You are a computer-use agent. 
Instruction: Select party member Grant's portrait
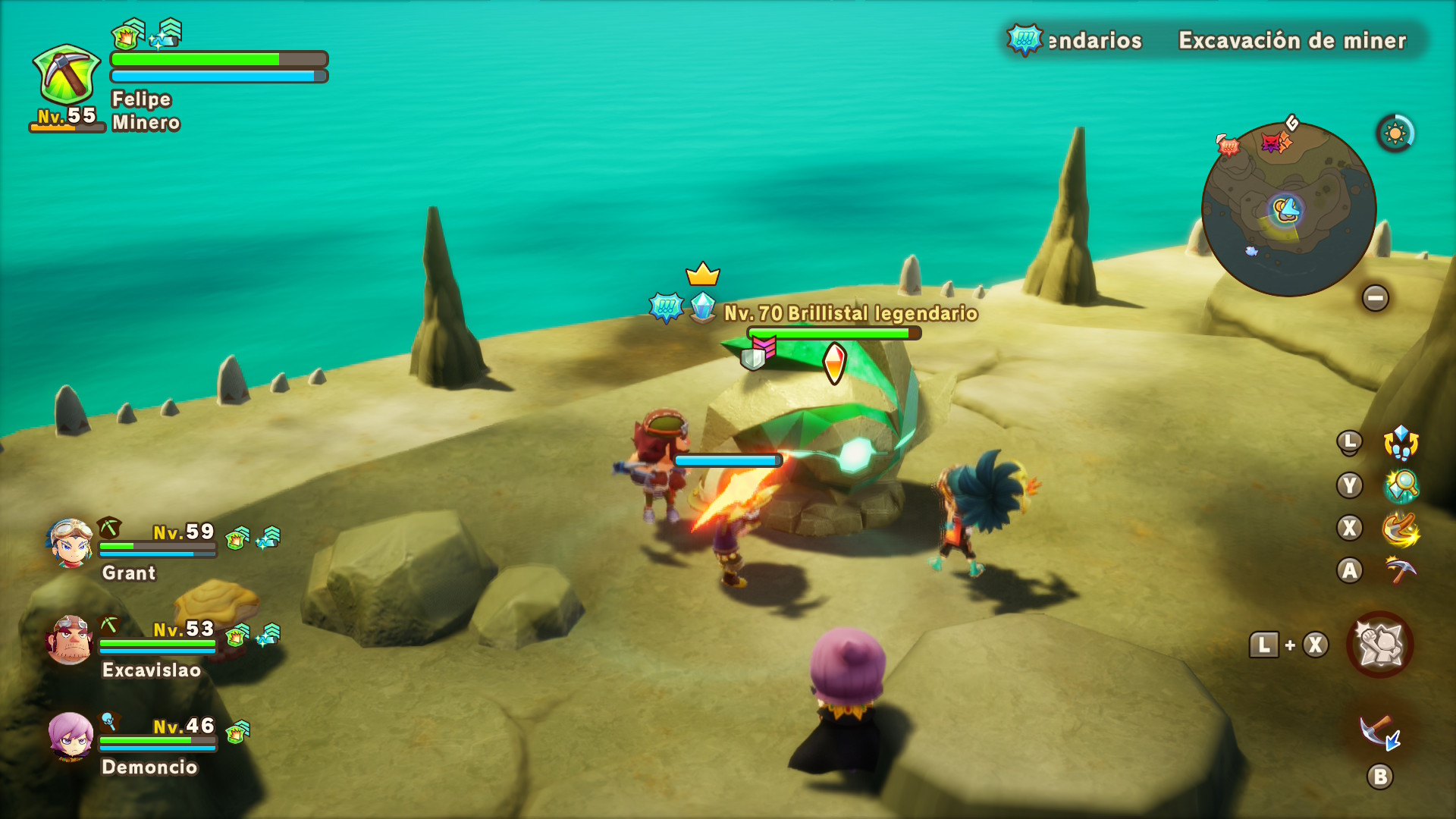pos(70,543)
